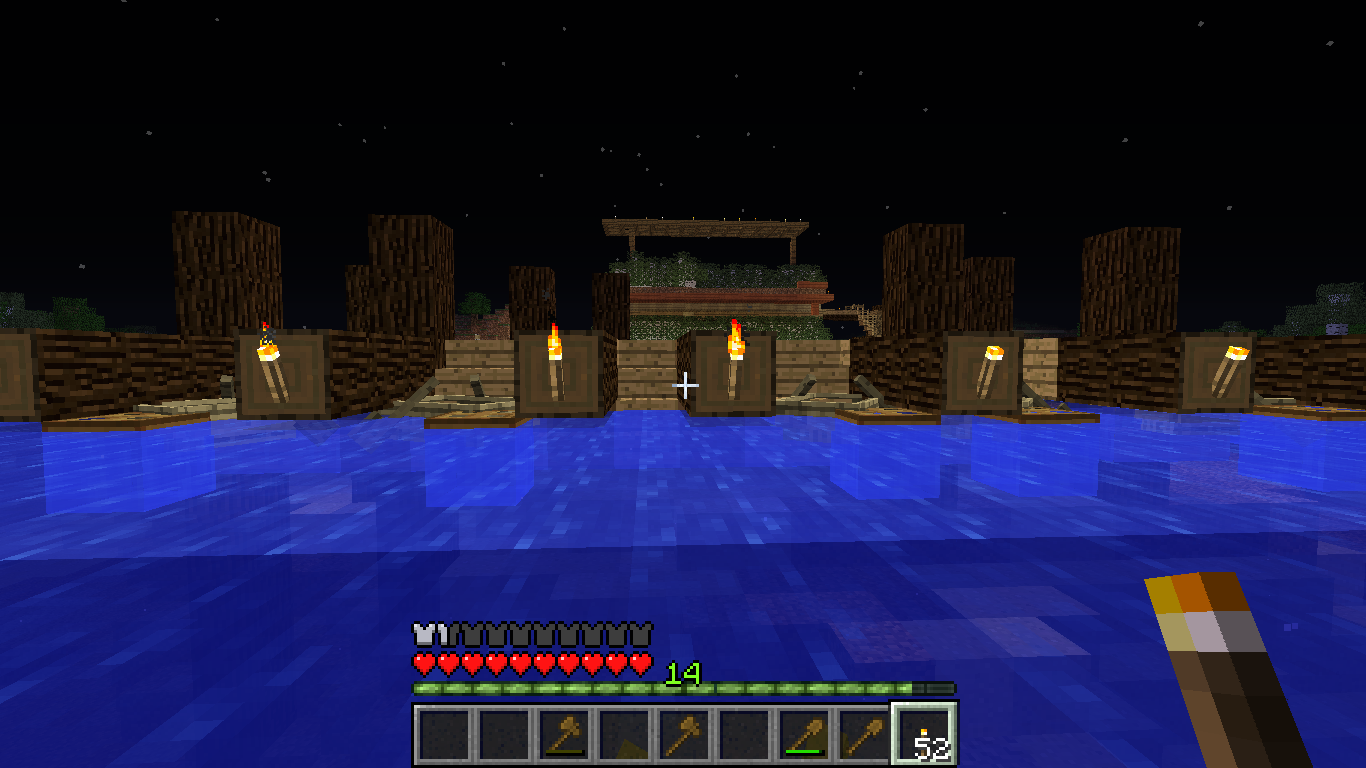Viewport: 1366px width, 768px height.
Task: Select the worn wooden axe with durability bar
Action: click(x=563, y=735)
